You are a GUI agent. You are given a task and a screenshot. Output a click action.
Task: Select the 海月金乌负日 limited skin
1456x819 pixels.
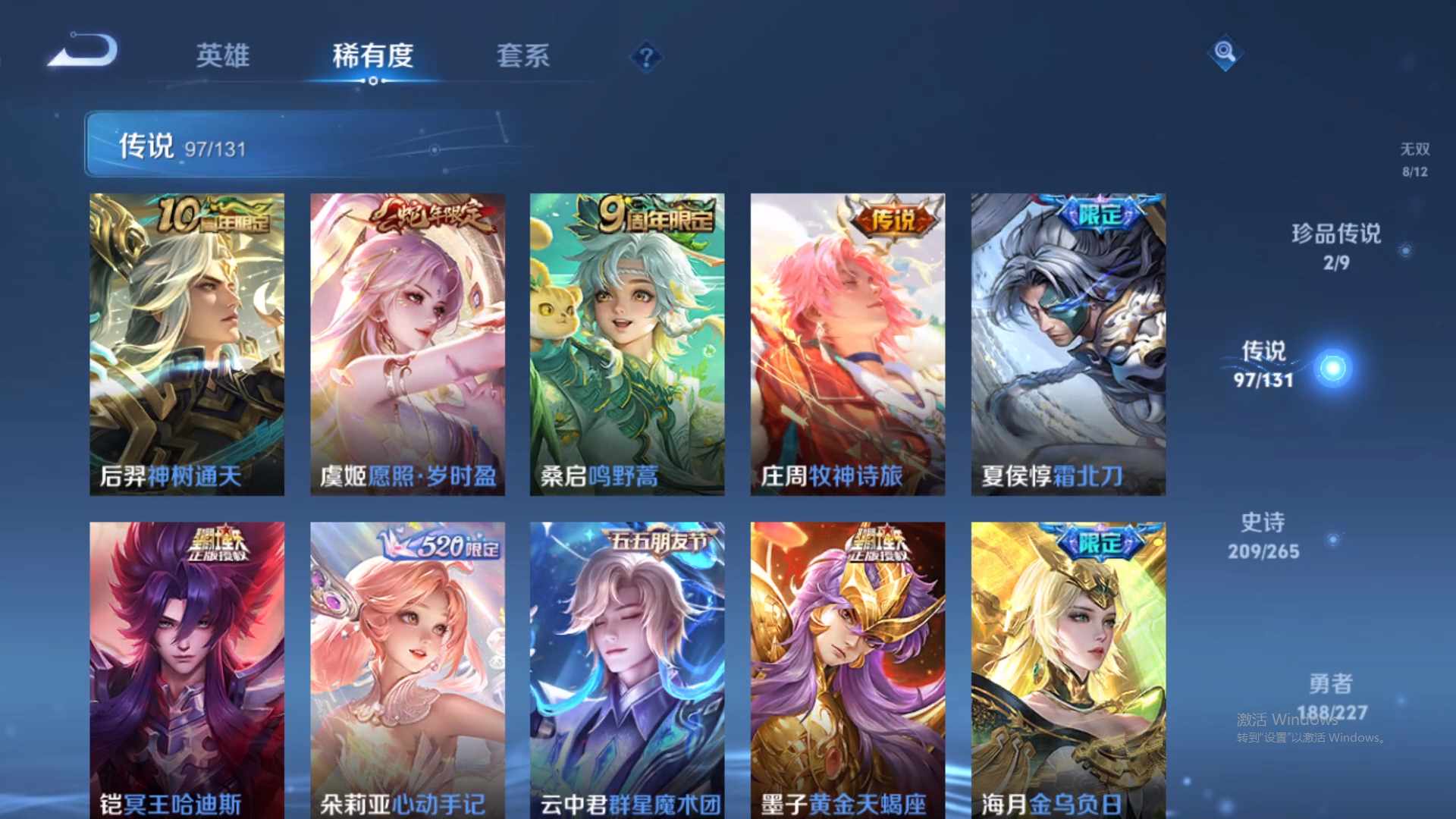coord(1067,667)
